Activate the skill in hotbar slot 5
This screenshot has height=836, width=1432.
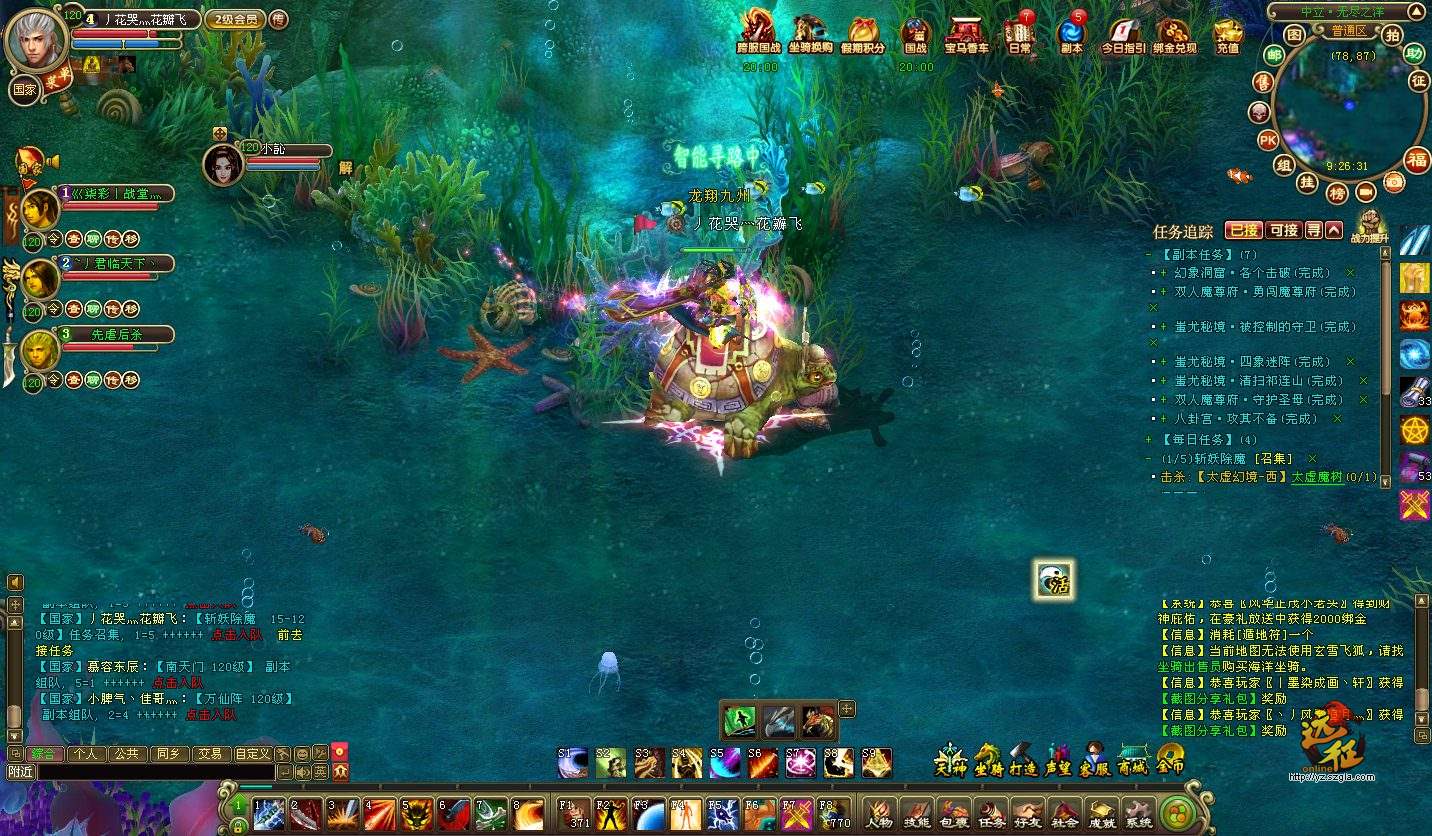point(416,813)
